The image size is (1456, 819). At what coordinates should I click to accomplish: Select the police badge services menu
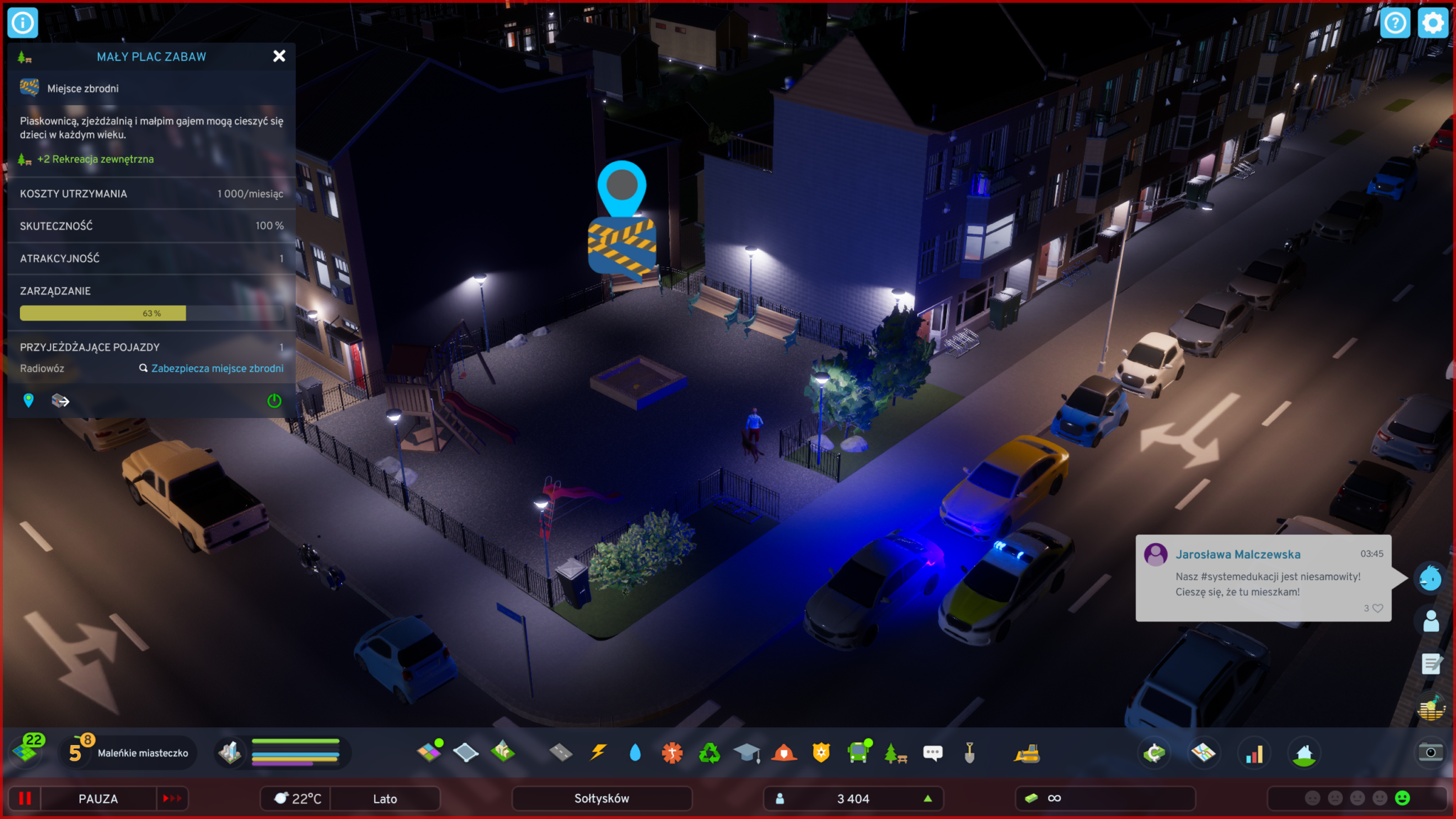click(821, 752)
